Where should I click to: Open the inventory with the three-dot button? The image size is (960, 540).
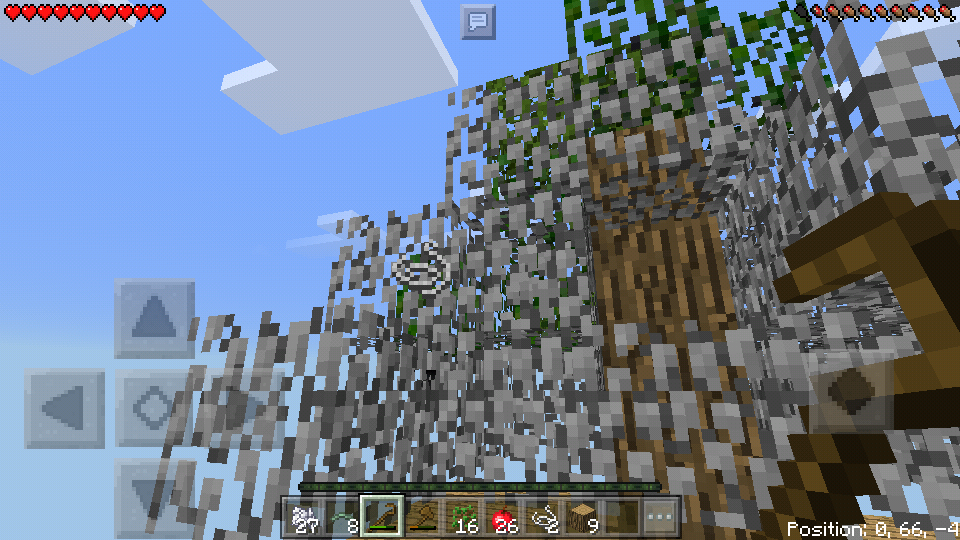[660, 517]
